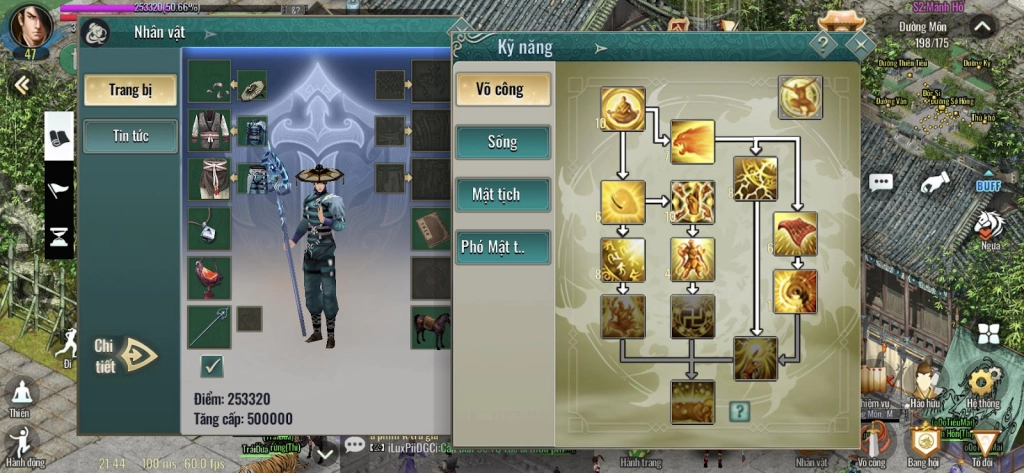Viewport: 1024px width, 473px height.
Task: Click the equipped spear weapon slot
Action: point(209,327)
